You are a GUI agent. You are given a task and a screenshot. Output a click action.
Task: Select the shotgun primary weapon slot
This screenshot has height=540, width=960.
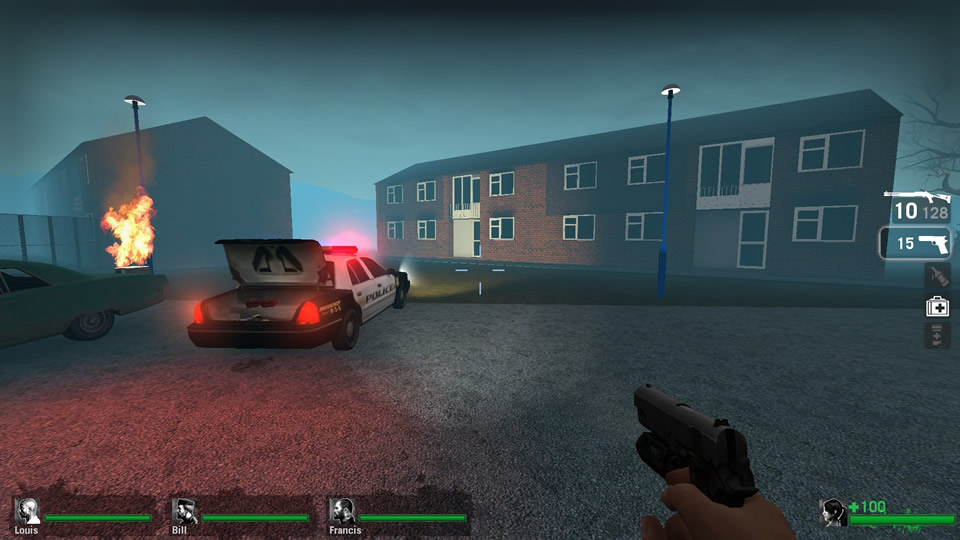click(x=917, y=203)
